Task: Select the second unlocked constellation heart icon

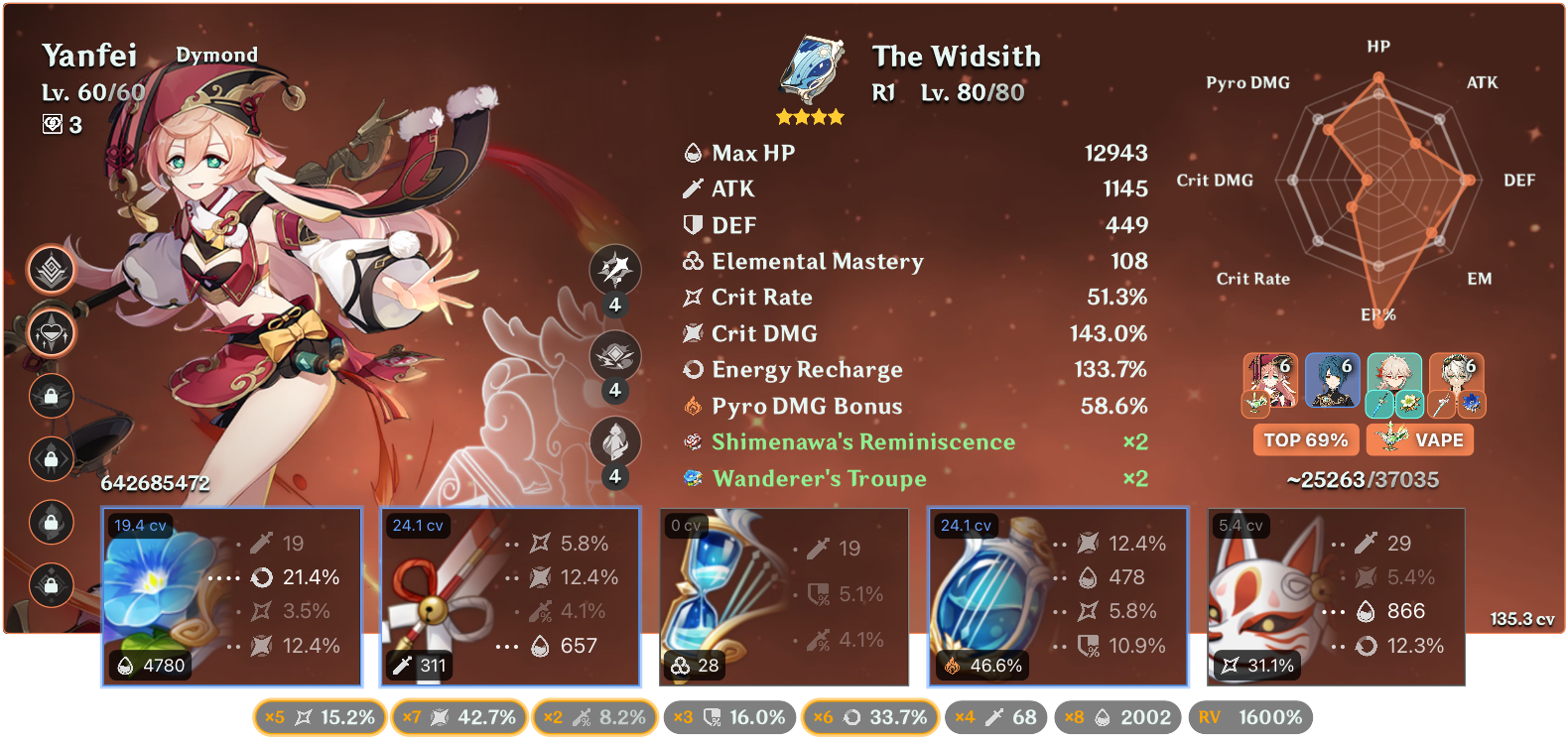Action: point(51,333)
